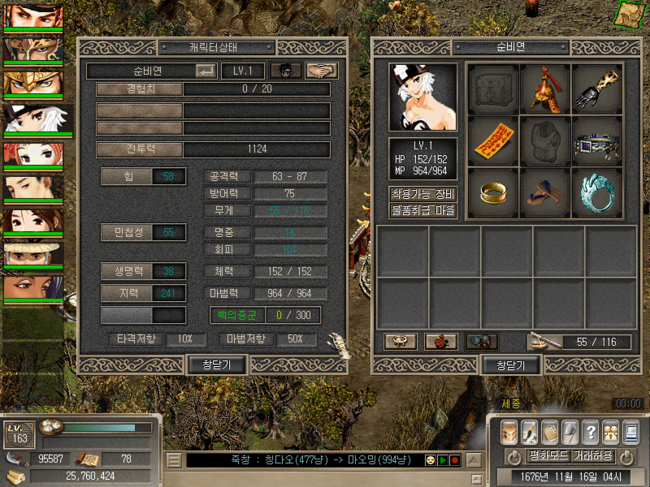Select the jade dragon ring slot
The height and width of the screenshot is (487, 650).
coord(598,193)
